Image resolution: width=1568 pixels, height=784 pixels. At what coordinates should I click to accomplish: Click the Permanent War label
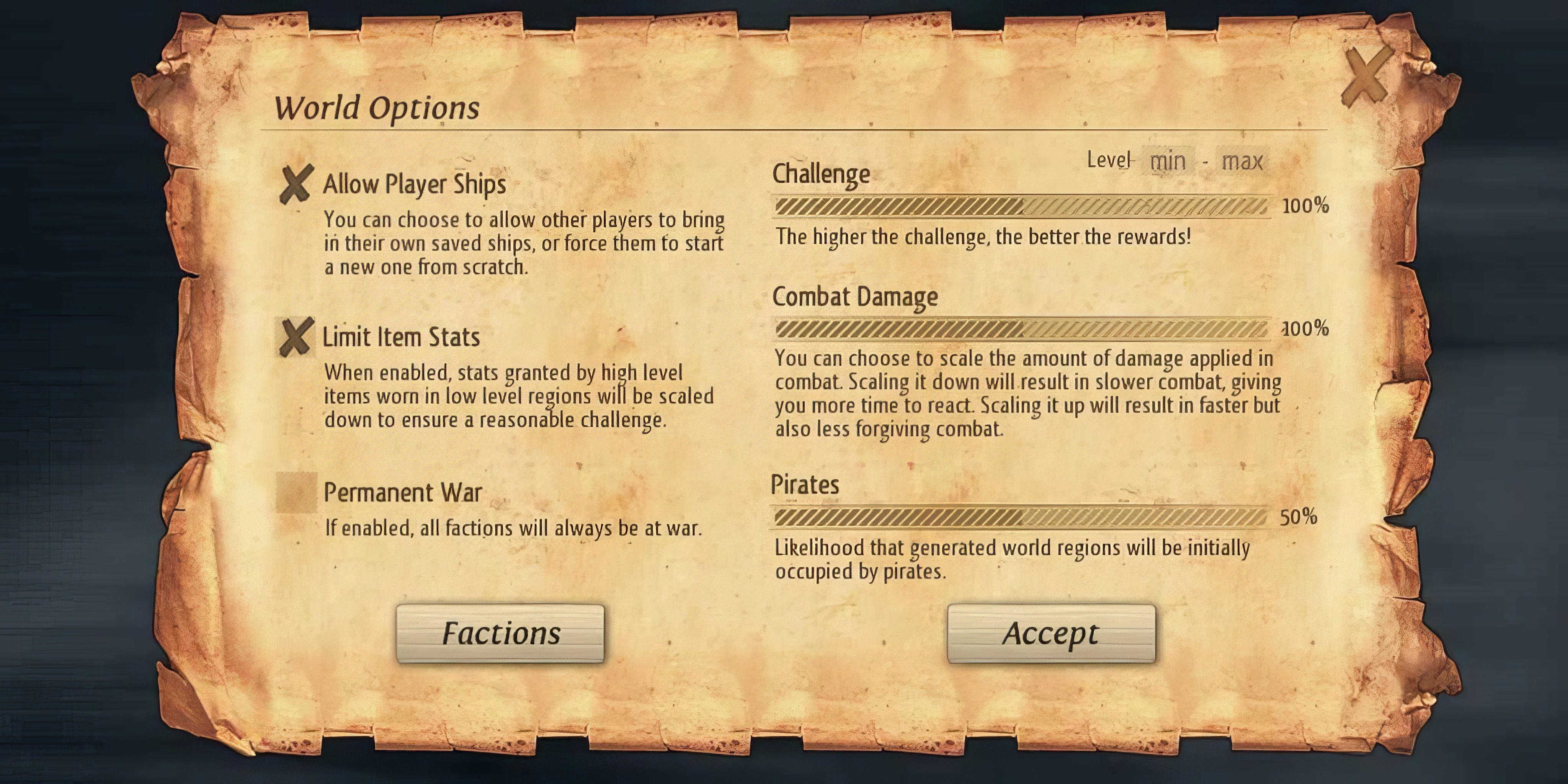tap(402, 492)
